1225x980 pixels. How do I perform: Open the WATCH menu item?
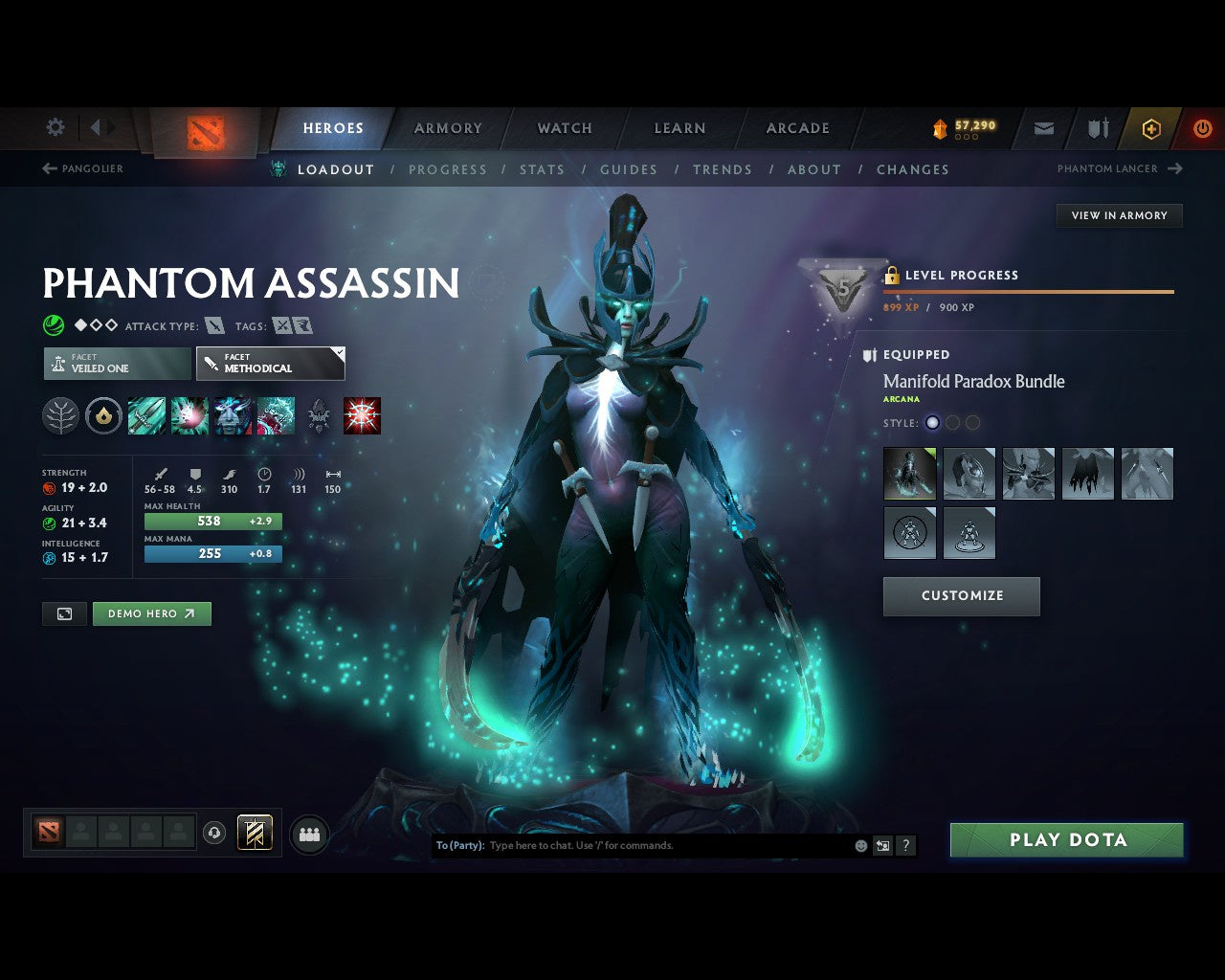(564, 127)
